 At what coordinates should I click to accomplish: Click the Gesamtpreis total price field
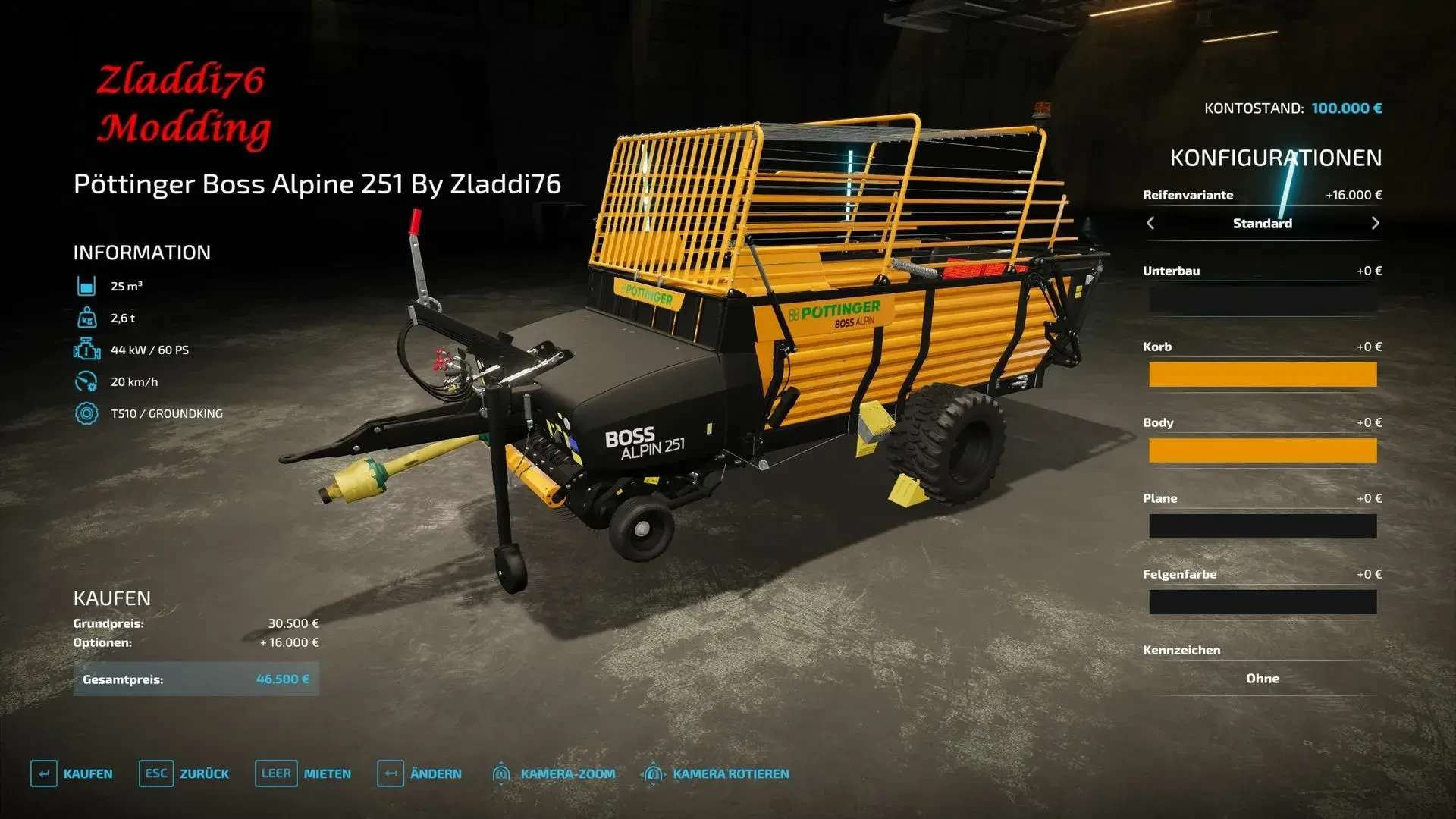tap(196, 679)
